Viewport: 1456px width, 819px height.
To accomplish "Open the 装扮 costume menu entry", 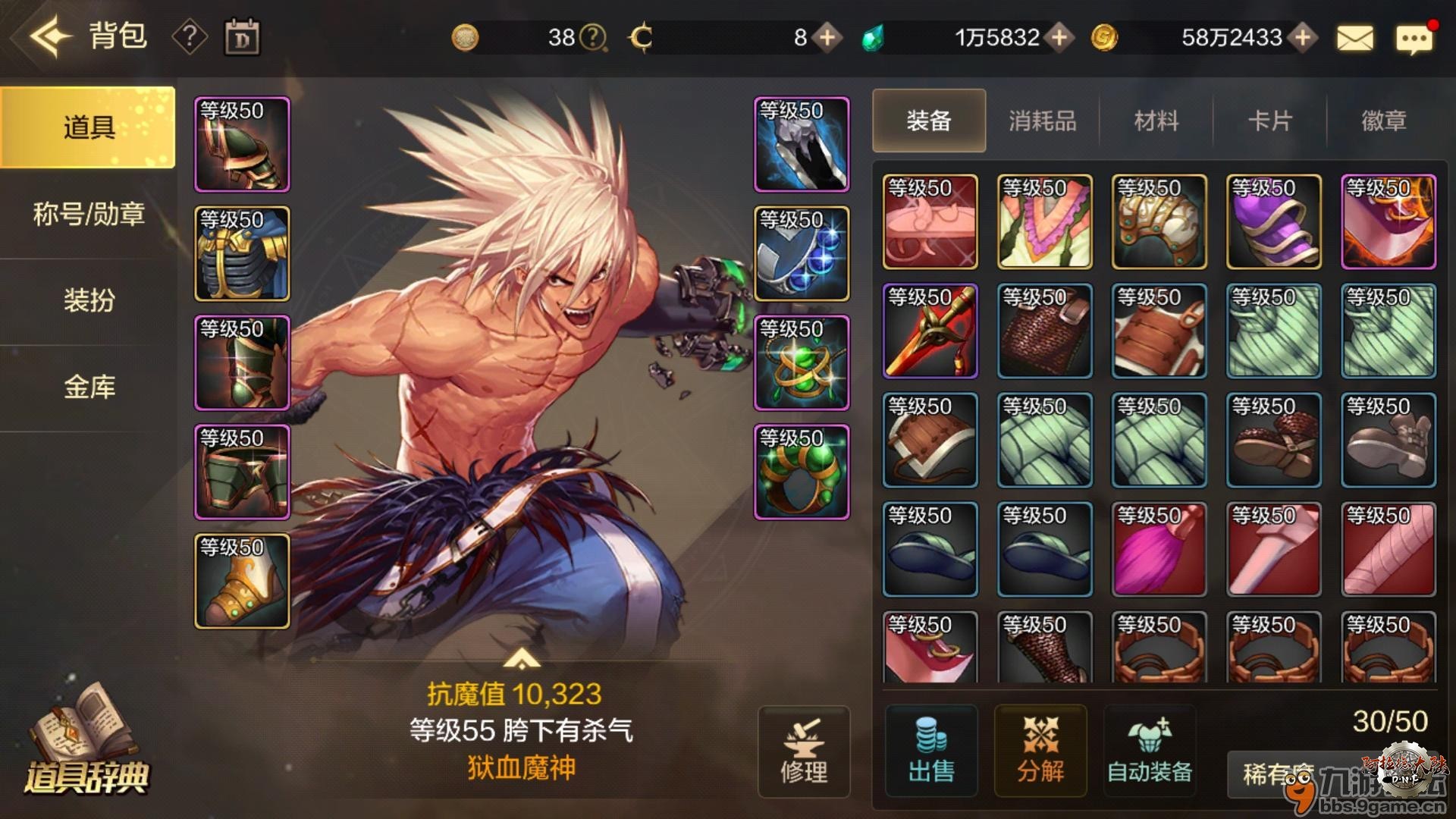I will pyautogui.click(x=89, y=301).
